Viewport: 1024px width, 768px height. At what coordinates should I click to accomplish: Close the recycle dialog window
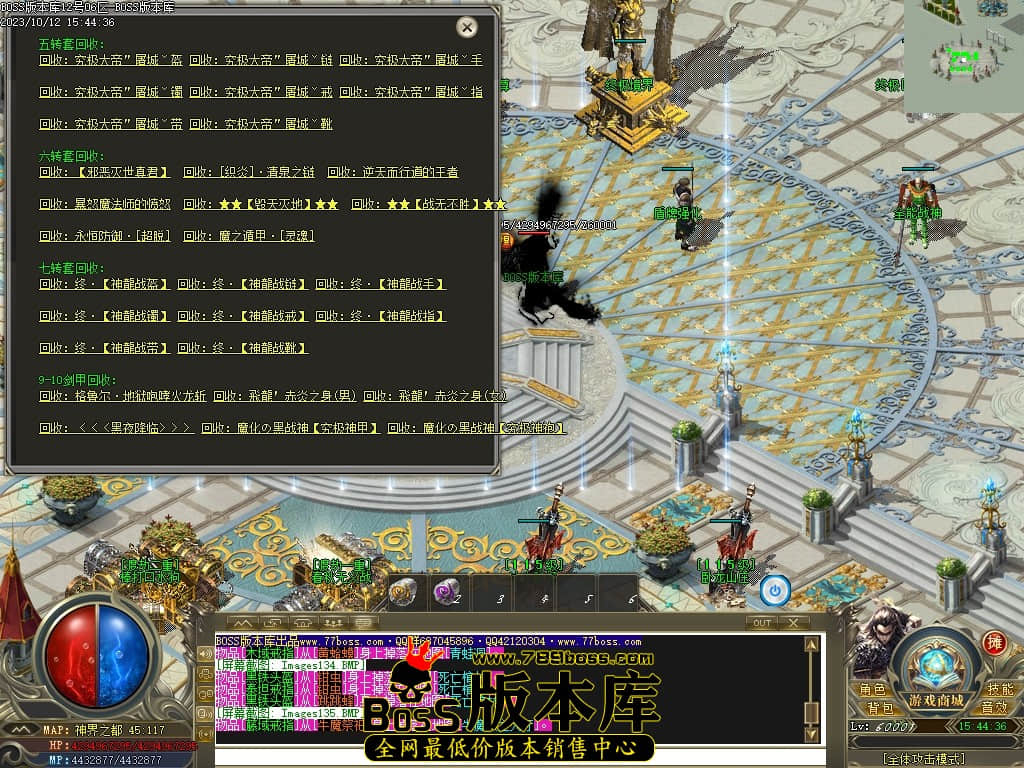coord(466,27)
